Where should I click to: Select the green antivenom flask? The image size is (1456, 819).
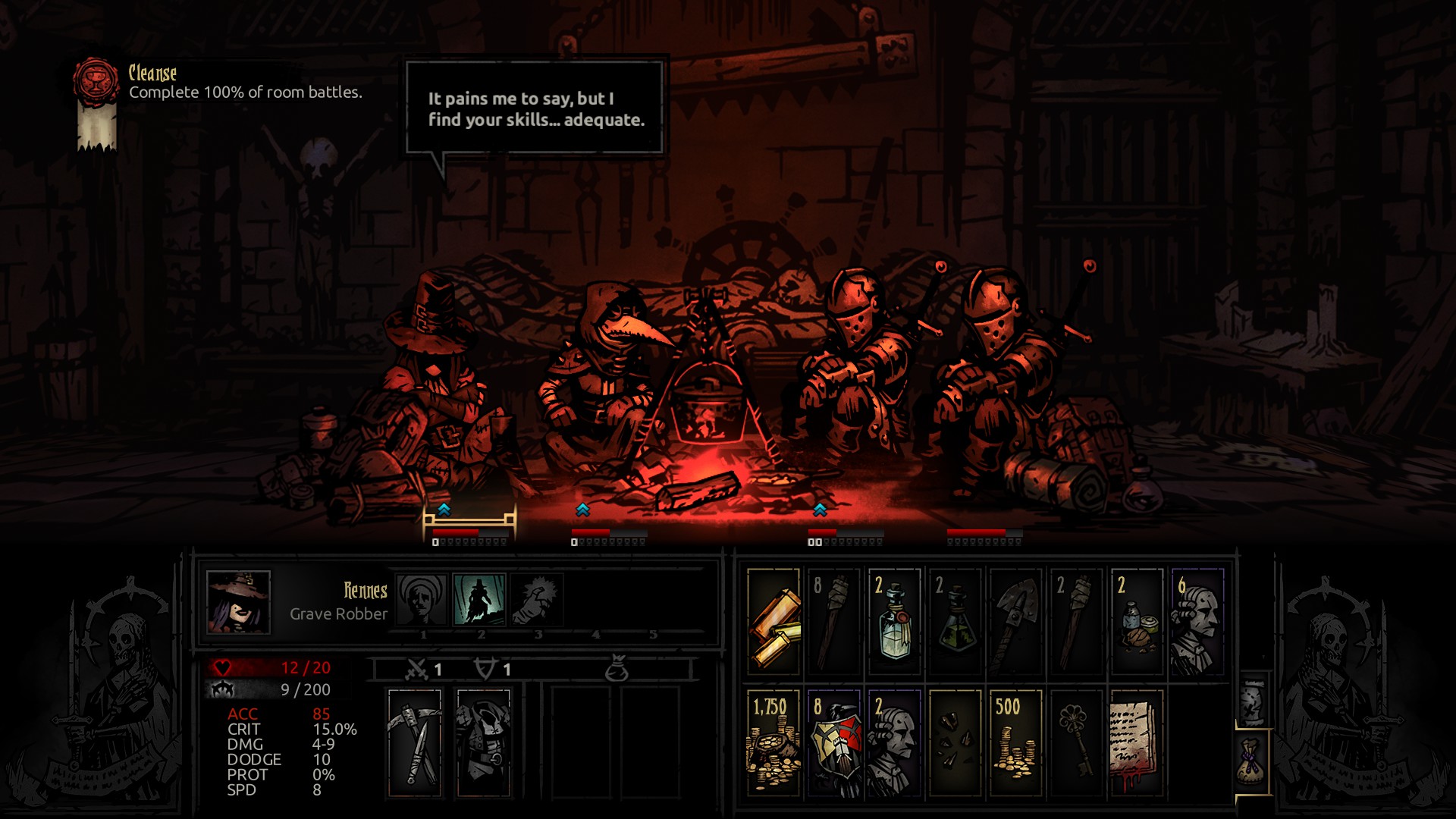coord(955,622)
